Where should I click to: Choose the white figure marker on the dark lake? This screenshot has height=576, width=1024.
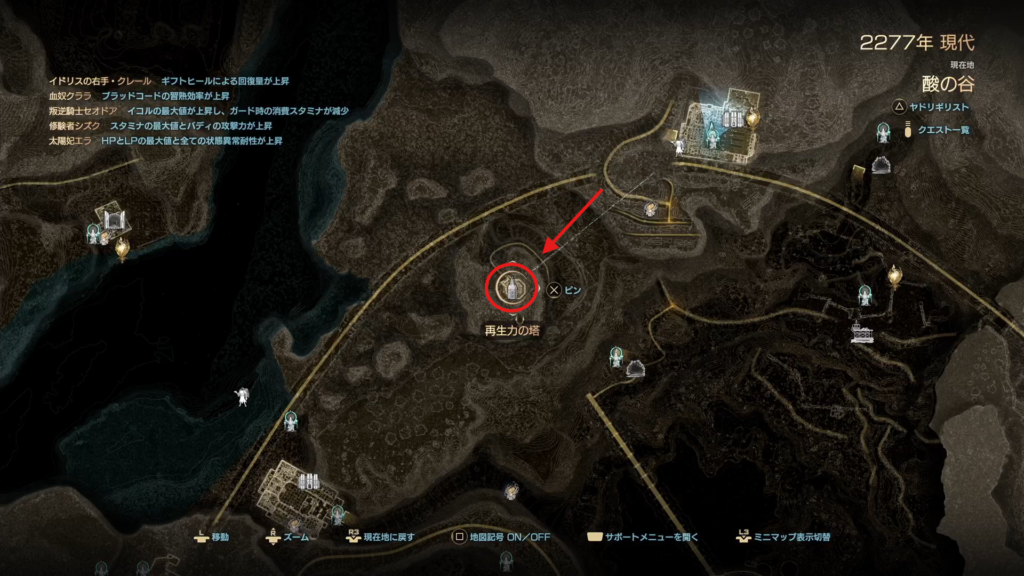click(x=241, y=396)
